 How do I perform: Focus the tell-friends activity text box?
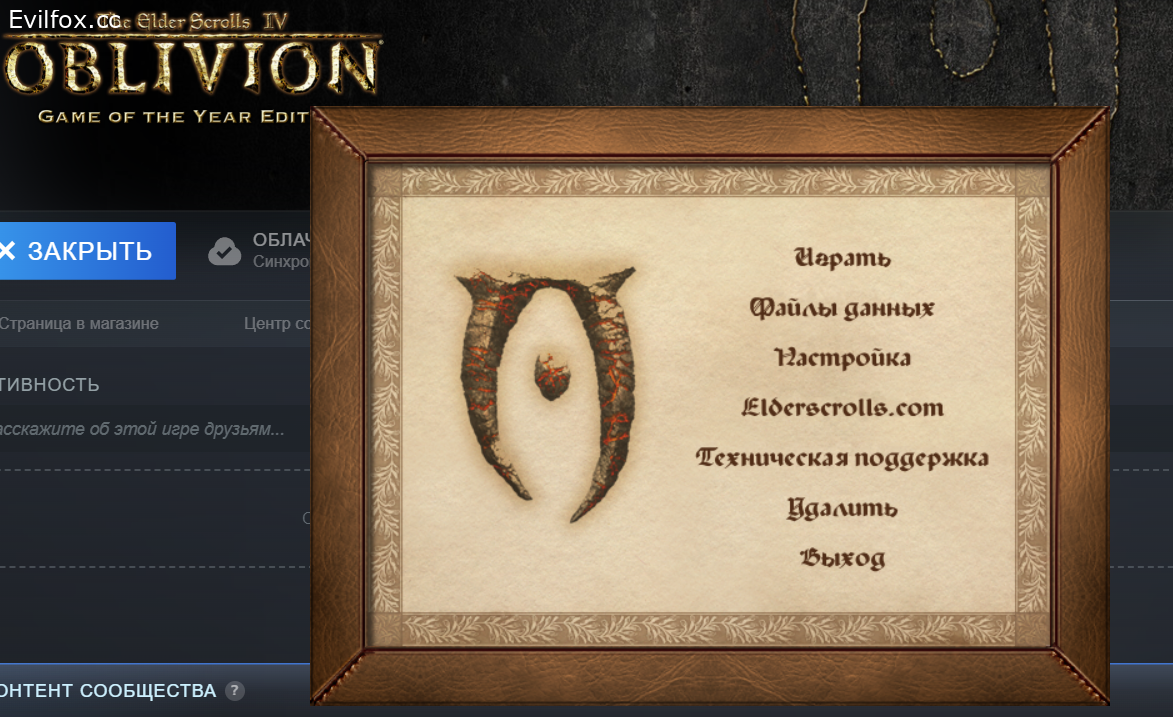pos(150,430)
